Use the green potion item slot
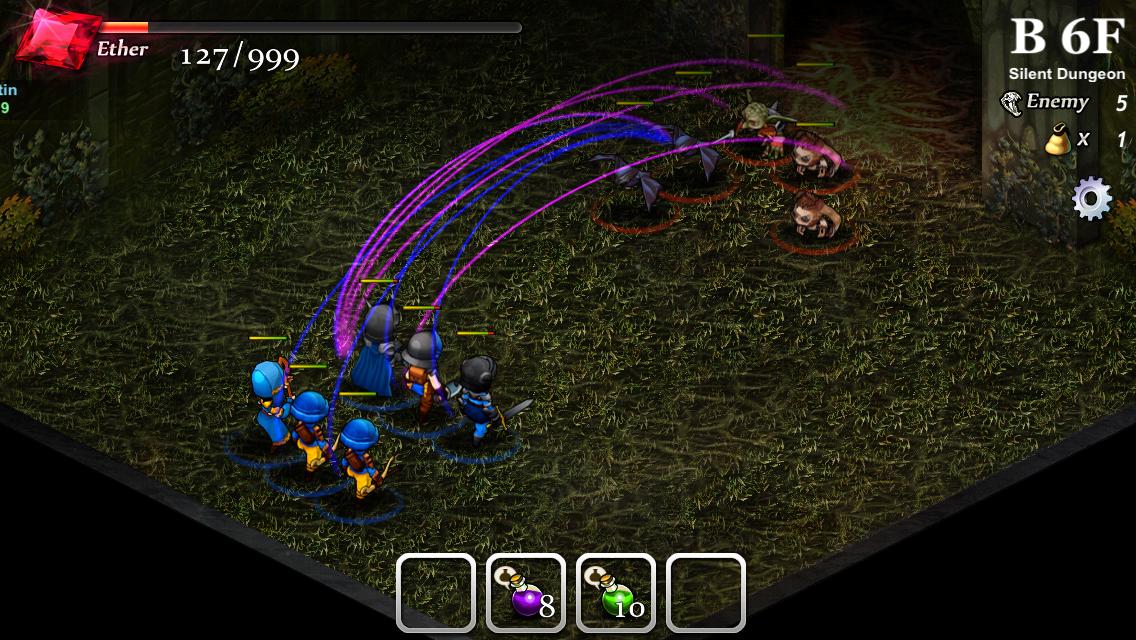This screenshot has height=640, width=1136. pyautogui.click(x=616, y=593)
